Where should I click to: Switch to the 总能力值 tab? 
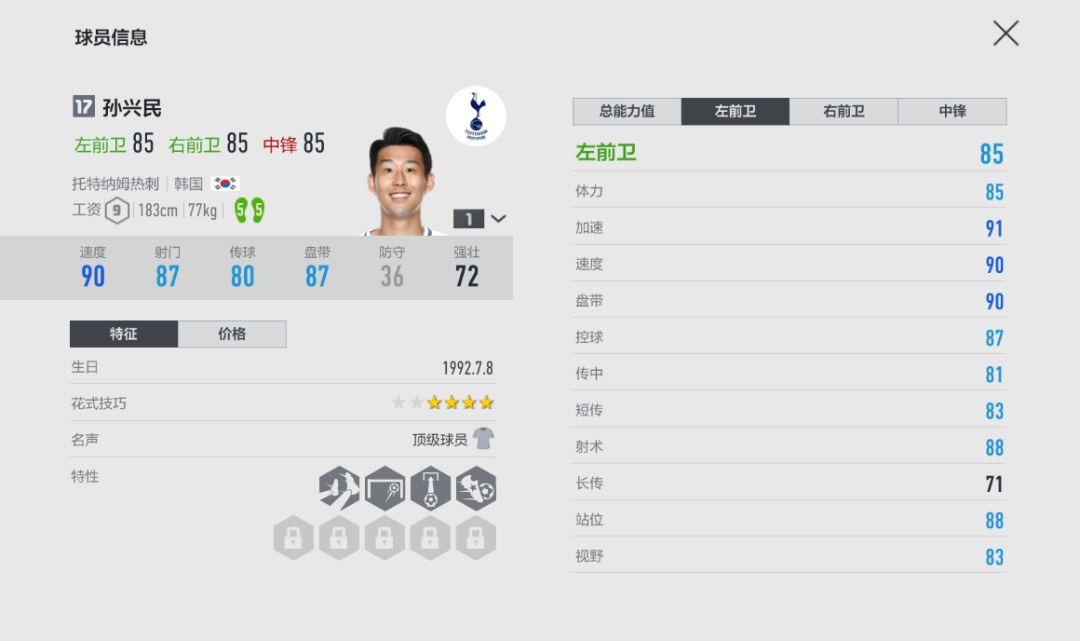627,111
